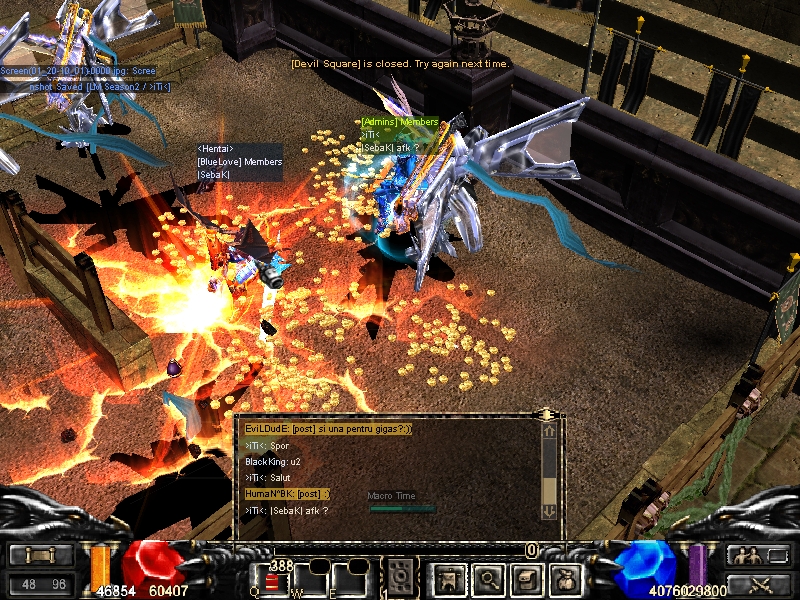Click the magnifying glass button
This screenshot has height=600, width=800.
[488, 578]
